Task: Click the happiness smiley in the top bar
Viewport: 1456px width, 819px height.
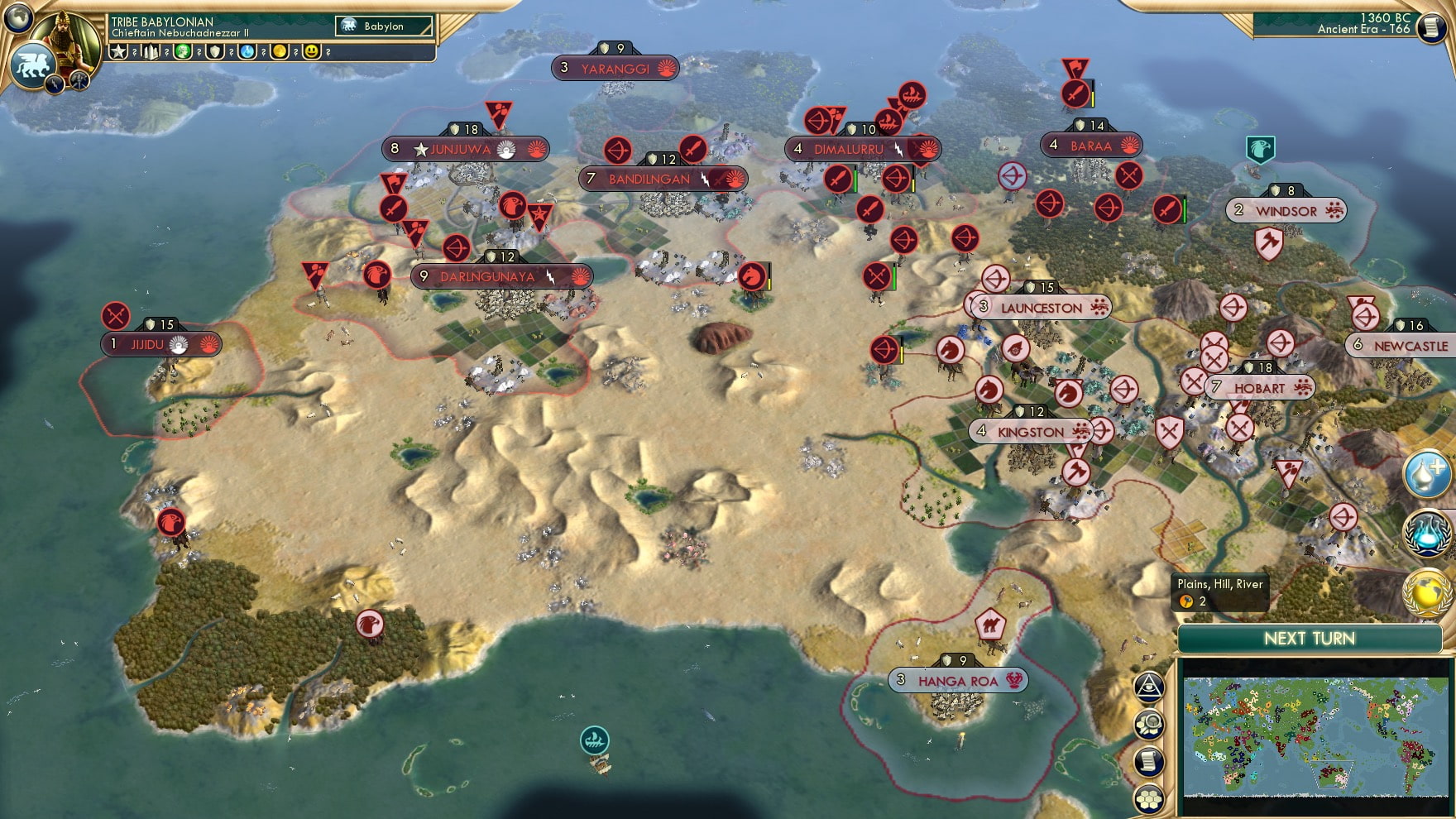Action: pyautogui.click(x=311, y=50)
